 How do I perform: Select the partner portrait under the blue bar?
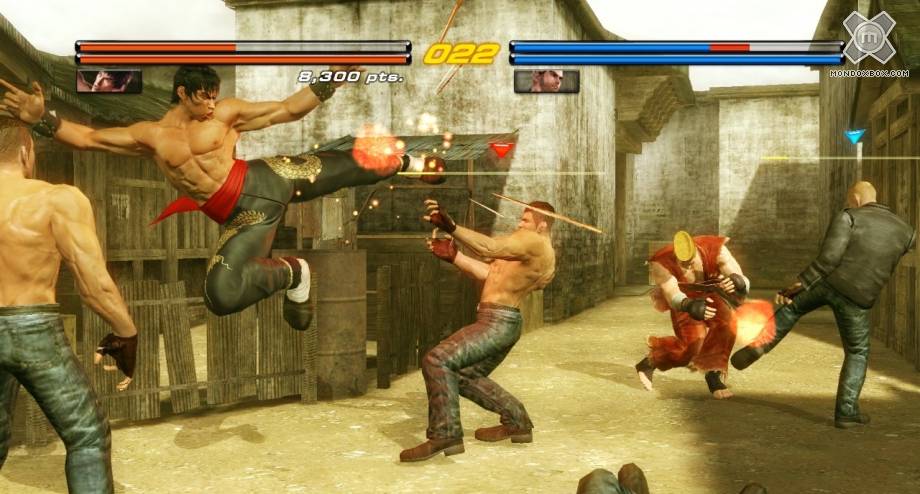coord(546,81)
